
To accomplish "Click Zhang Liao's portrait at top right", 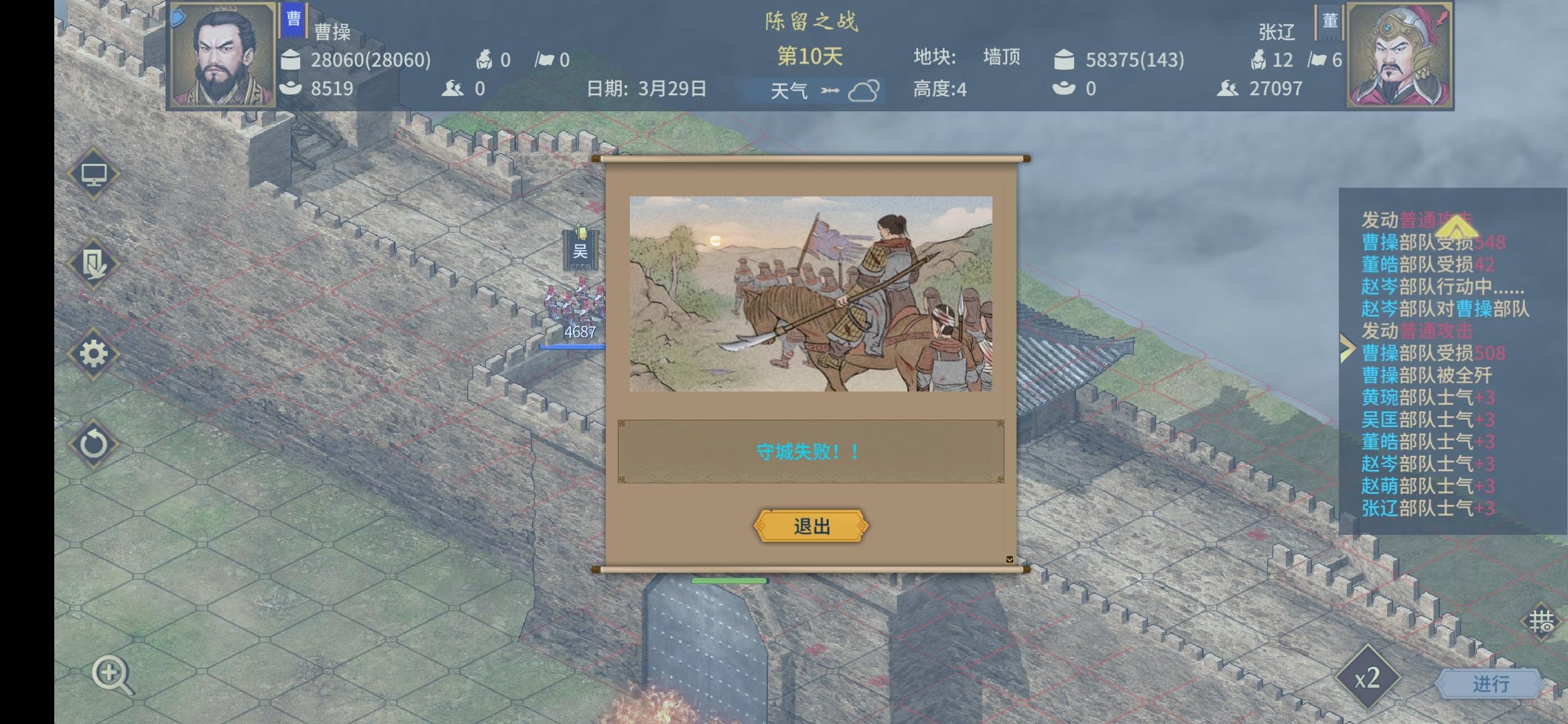I will pos(1398,54).
